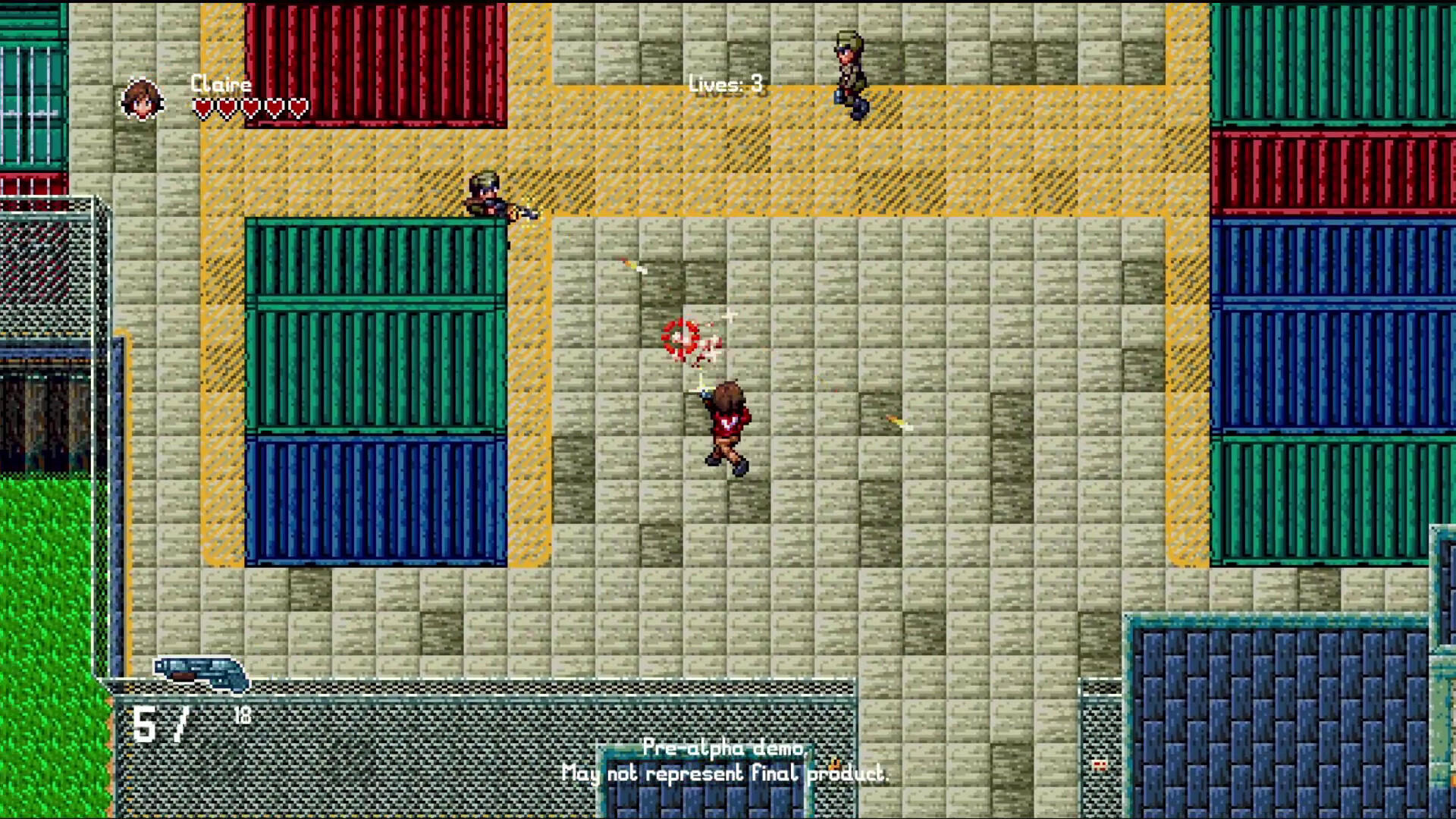Click the middle heart of the health meter
The width and height of the screenshot is (1456, 819).
coord(249,106)
